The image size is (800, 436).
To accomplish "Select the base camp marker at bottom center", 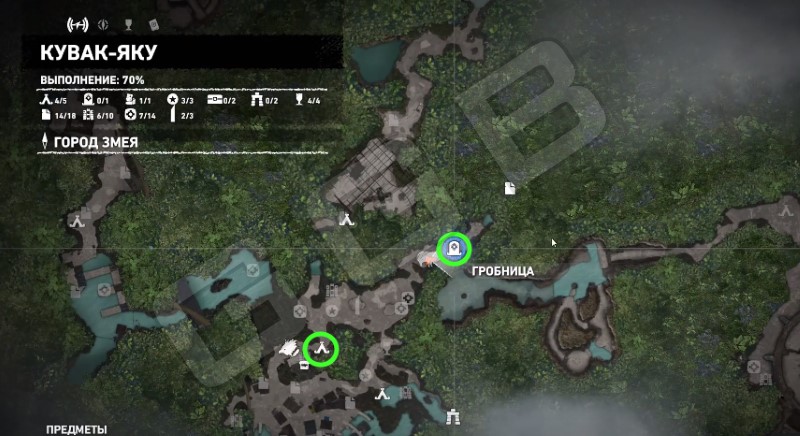I will [382, 397].
